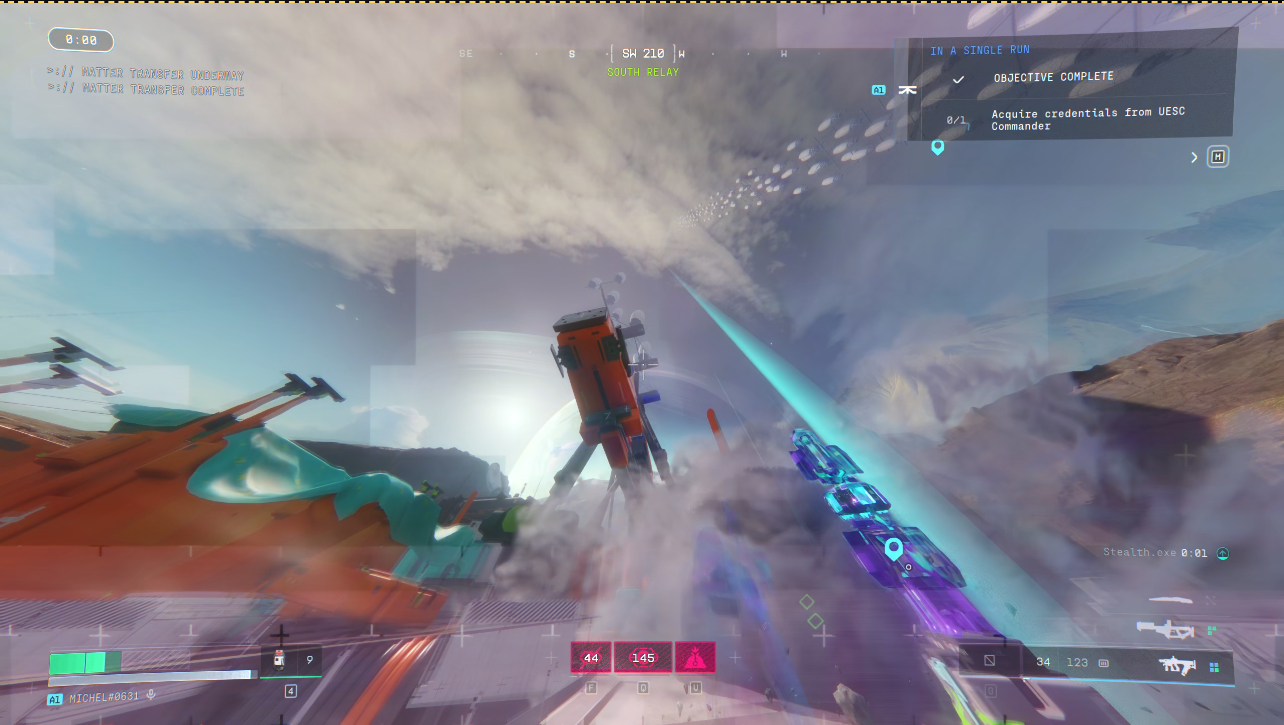
Task: Activate the pink ability icon showing 145
Action: pyautogui.click(x=643, y=657)
